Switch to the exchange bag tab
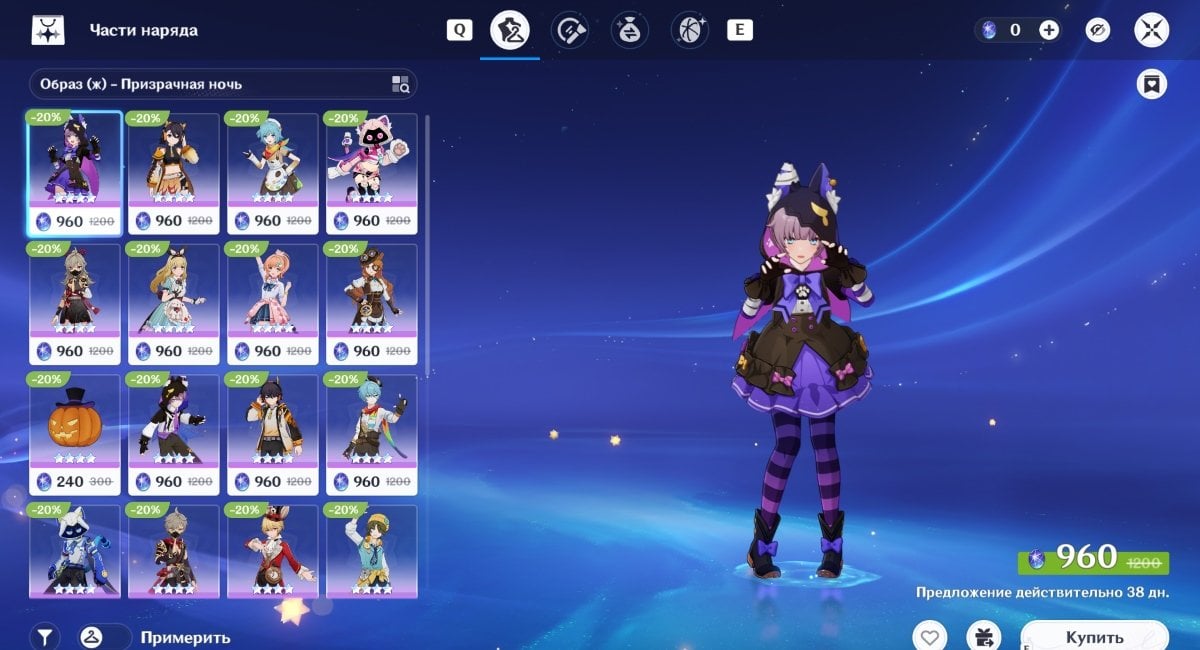 630,30
